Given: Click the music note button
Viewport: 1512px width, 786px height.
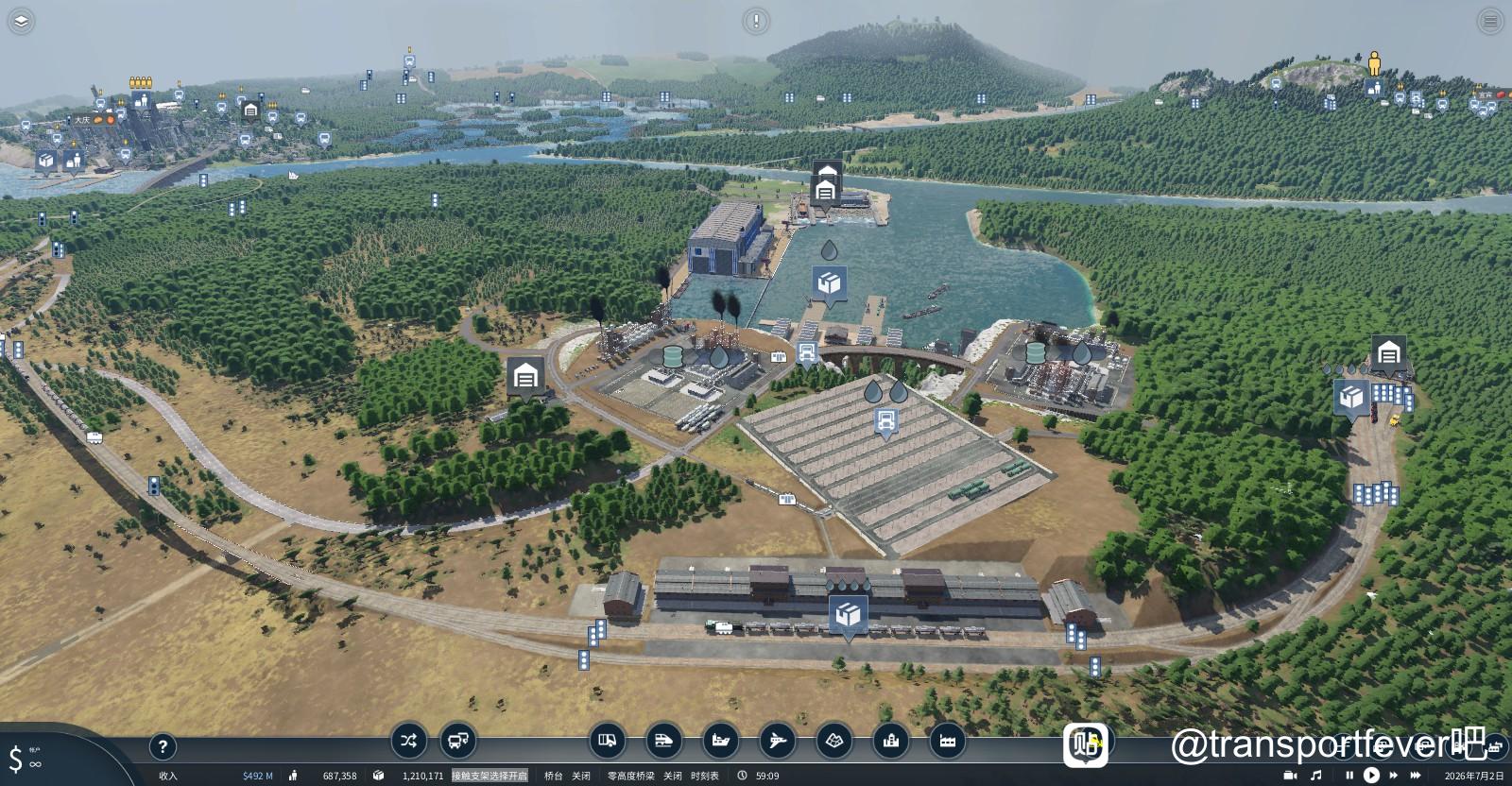Looking at the screenshot, I should (1316, 776).
